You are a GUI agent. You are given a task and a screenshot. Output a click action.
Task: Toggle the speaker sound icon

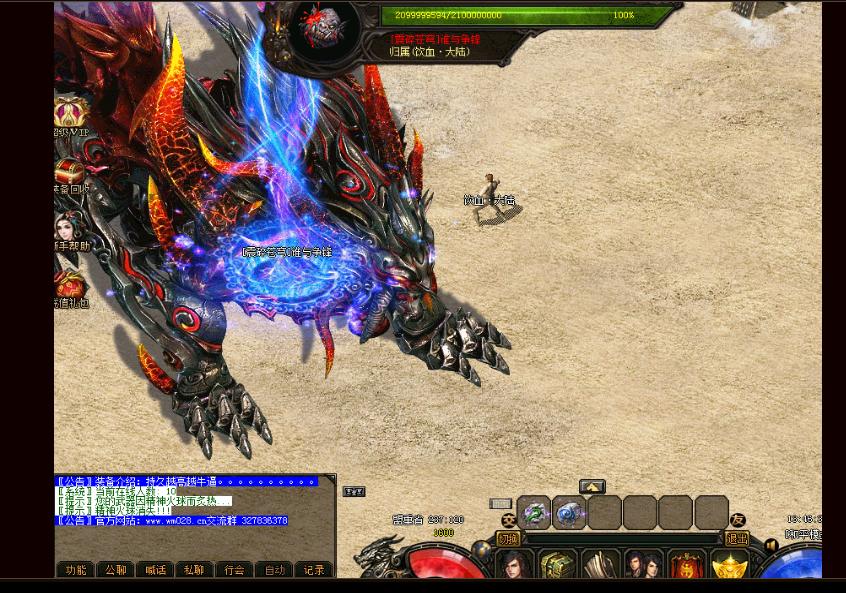(x=771, y=546)
